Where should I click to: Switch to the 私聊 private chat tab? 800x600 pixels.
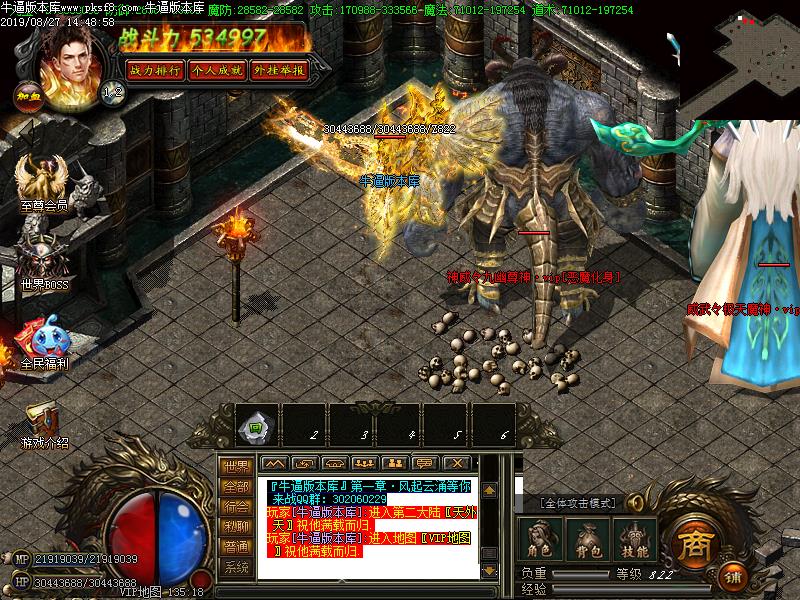pos(236,526)
